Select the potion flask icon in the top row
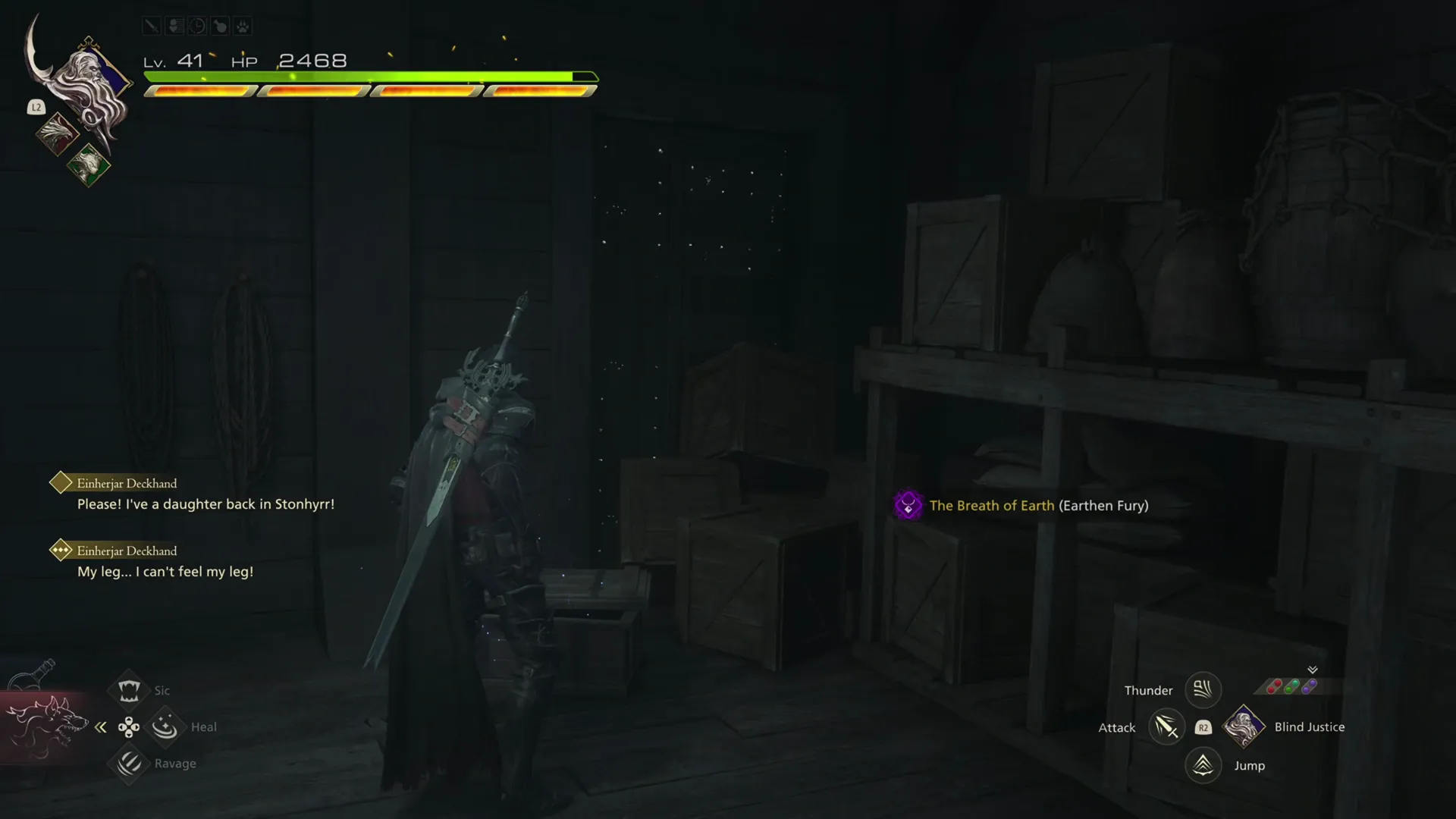The image size is (1456, 819). click(220, 25)
